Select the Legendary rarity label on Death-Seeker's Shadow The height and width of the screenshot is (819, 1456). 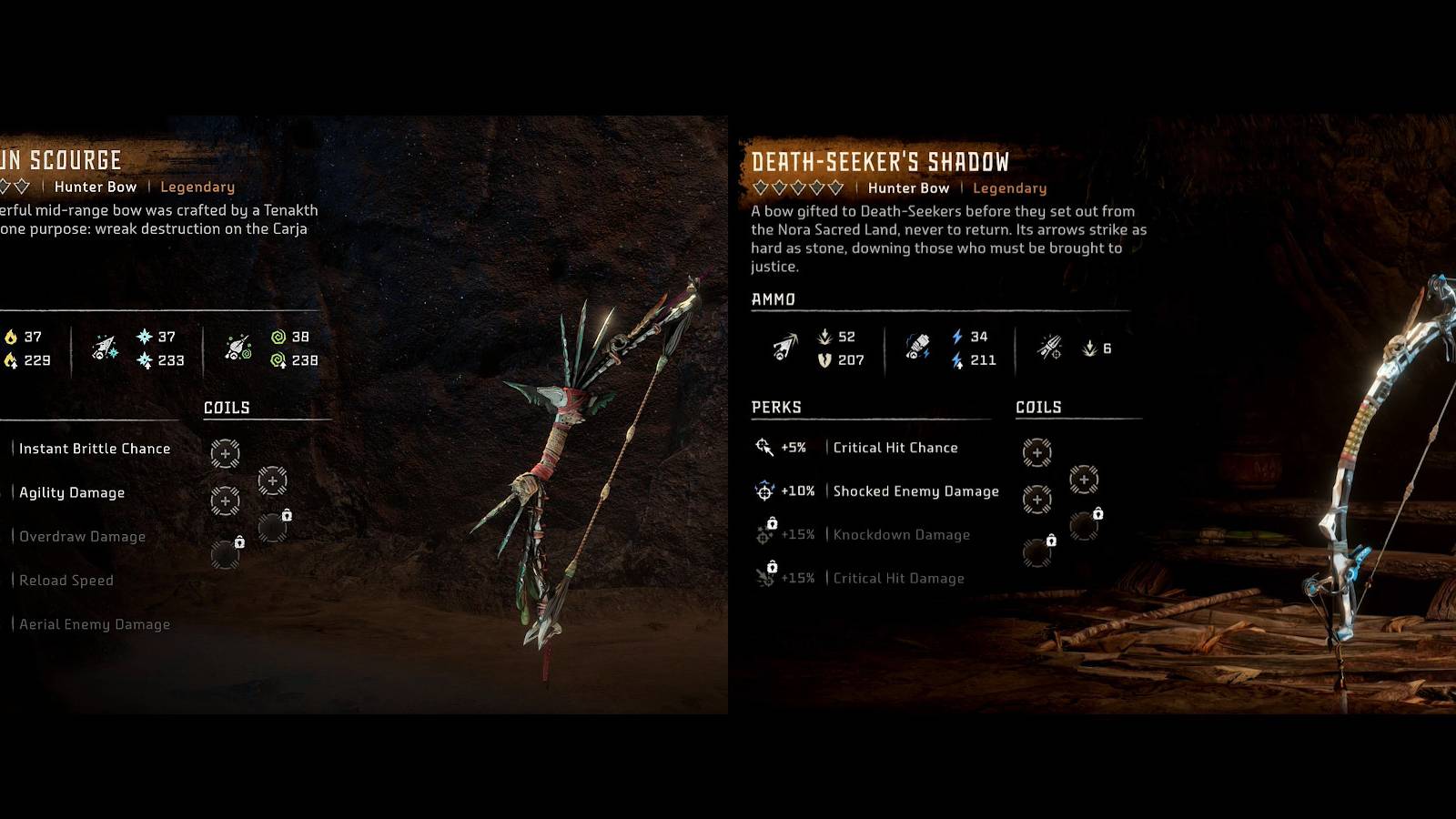[x=1010, y=188]
